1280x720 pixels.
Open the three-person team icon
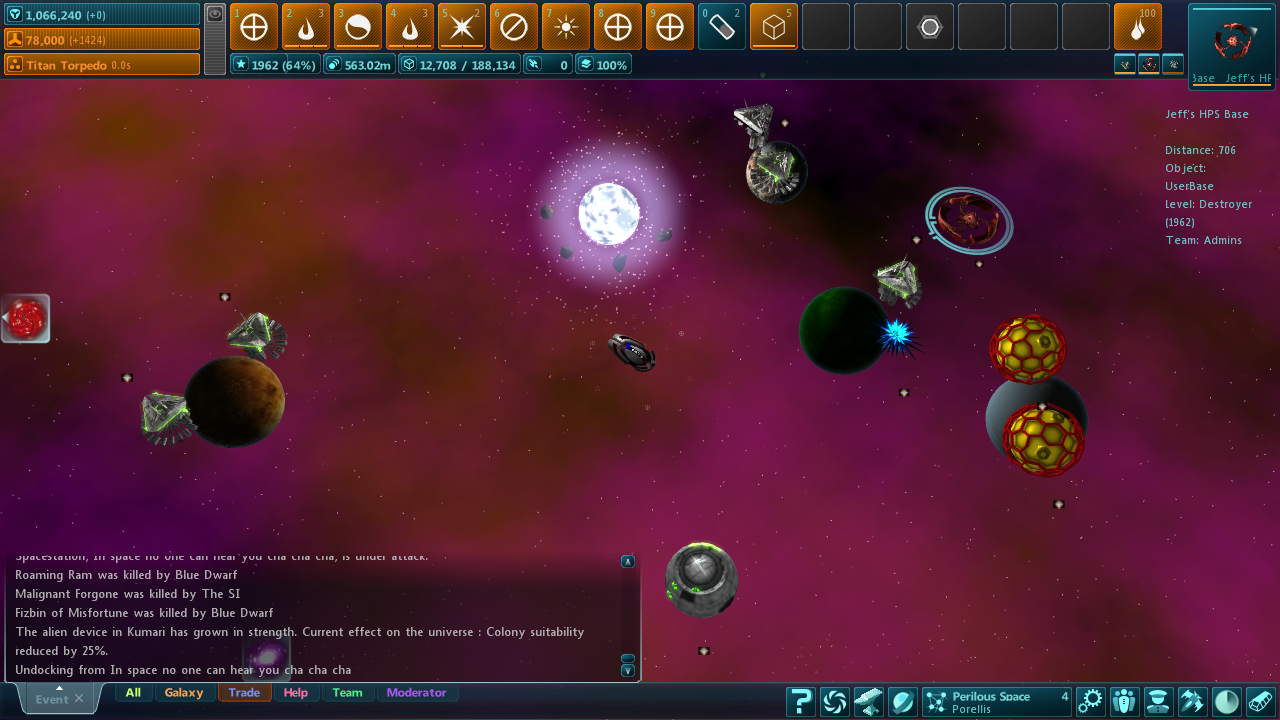click(x=1124, y=702)
